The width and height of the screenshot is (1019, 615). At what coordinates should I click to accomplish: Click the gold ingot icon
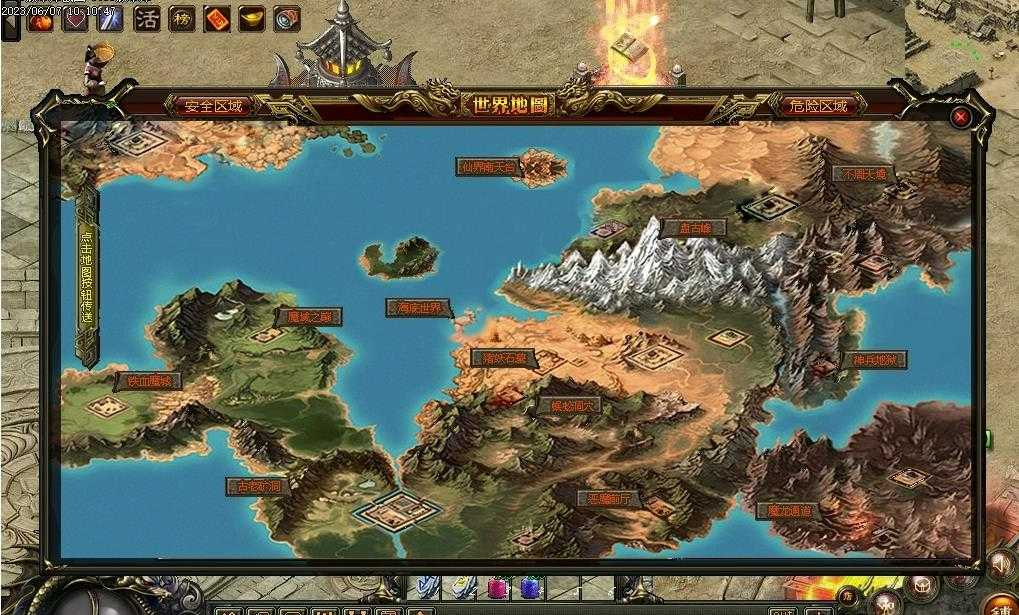click(x=252, y=18)
